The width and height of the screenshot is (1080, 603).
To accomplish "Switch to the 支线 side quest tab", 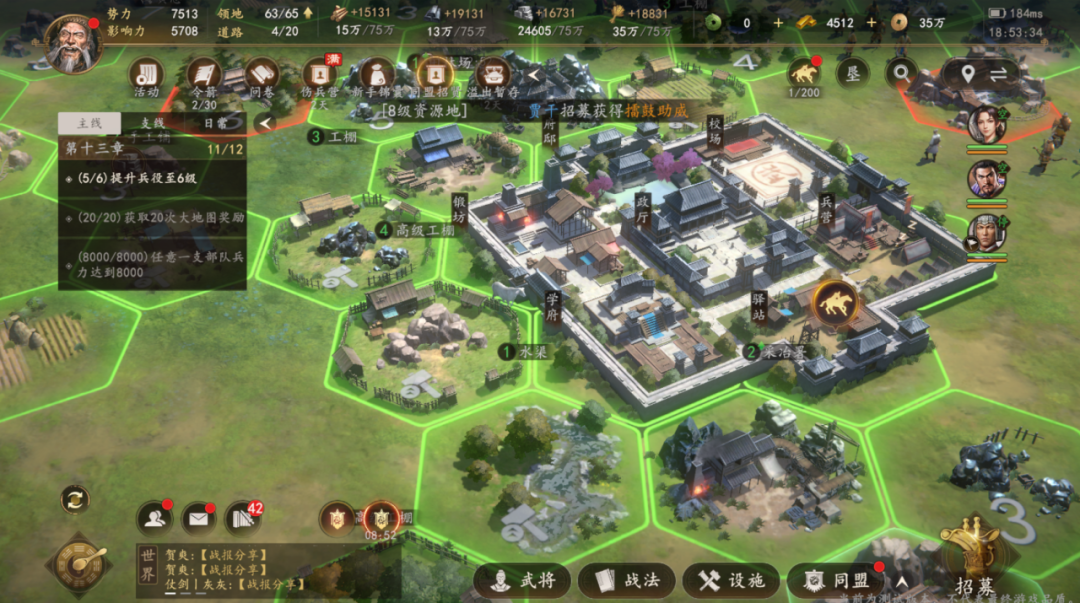I will coord(152,123).
